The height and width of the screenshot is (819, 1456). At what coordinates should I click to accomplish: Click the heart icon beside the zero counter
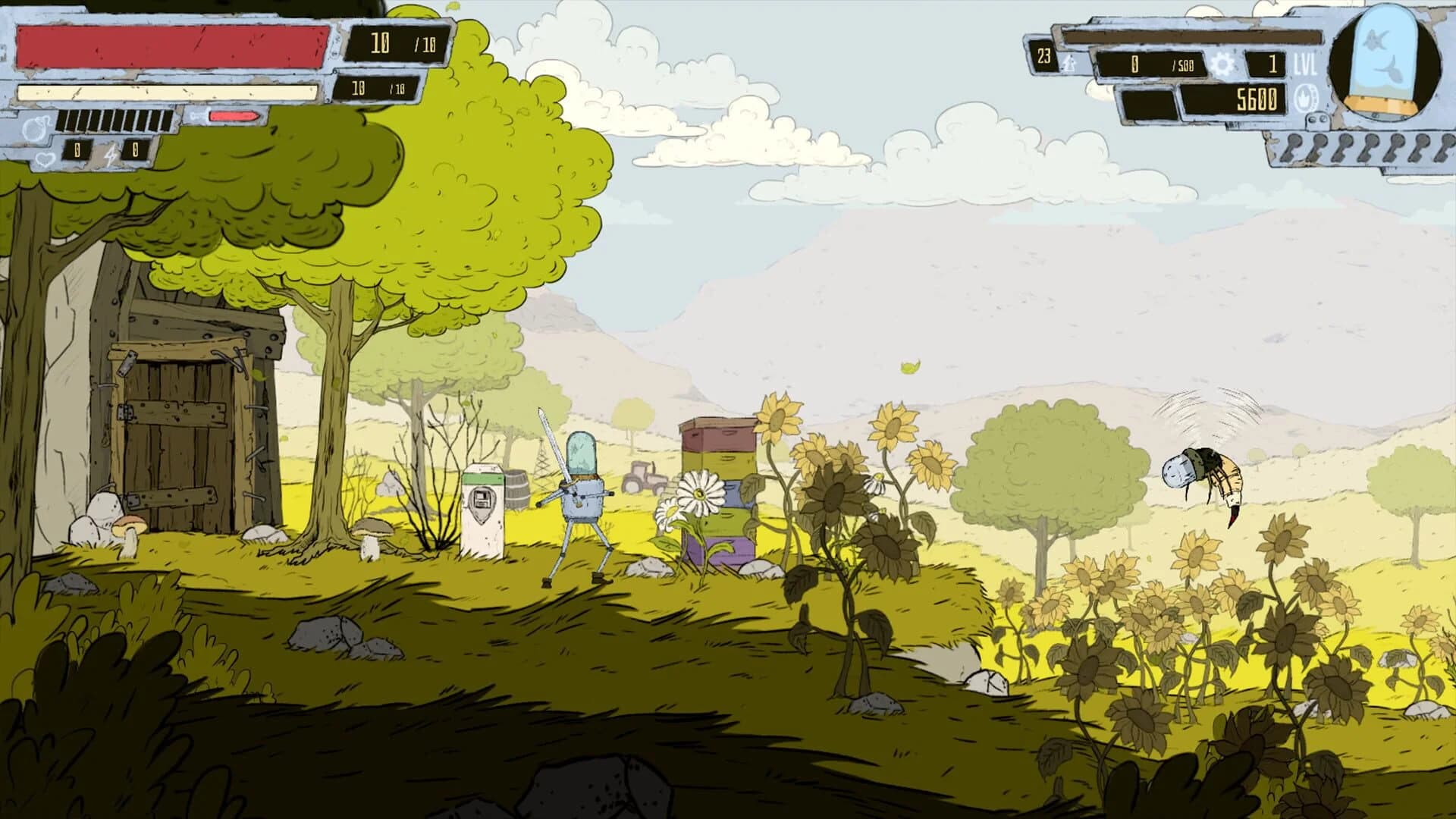[46, 158]
